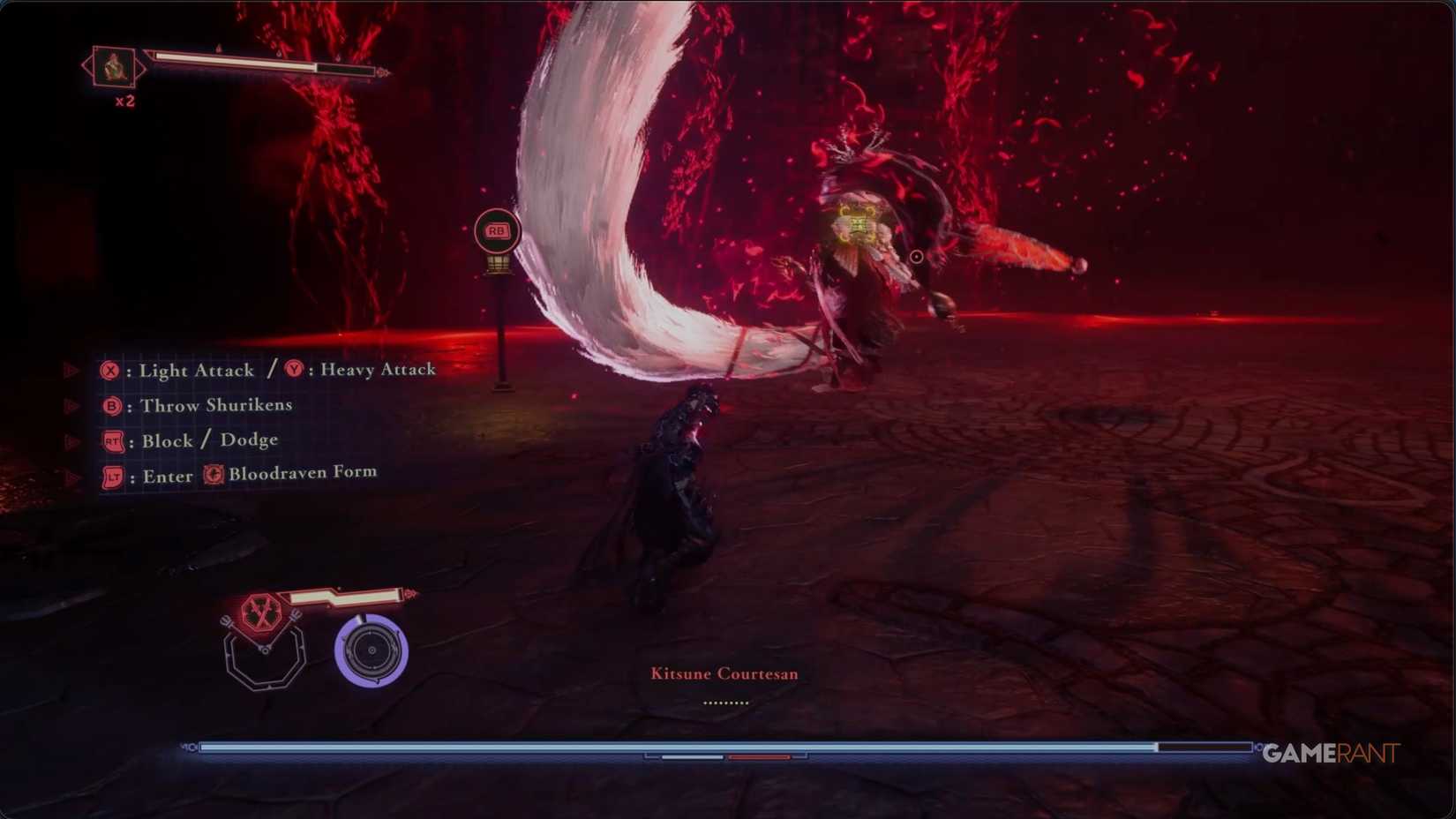
Task: Click the B button icon beside Throw Shurikens
Action: click(x=114, y=406)
